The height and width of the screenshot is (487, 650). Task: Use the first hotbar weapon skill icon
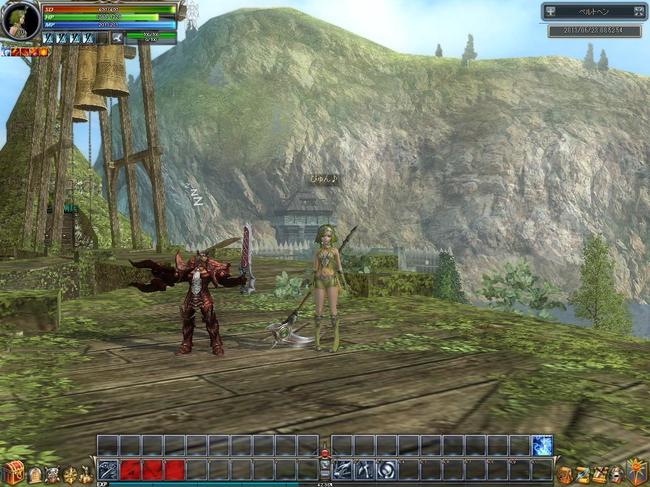tap(108, 469)
